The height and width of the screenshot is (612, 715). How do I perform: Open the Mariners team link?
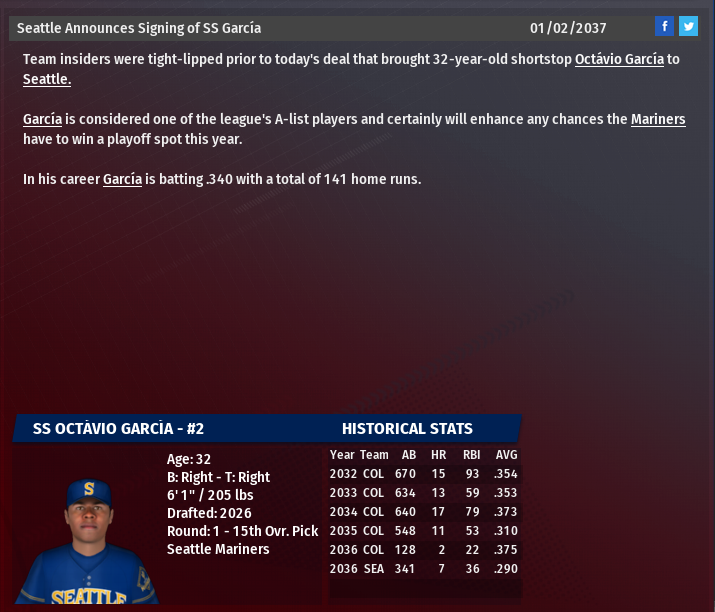click(658, 119)
